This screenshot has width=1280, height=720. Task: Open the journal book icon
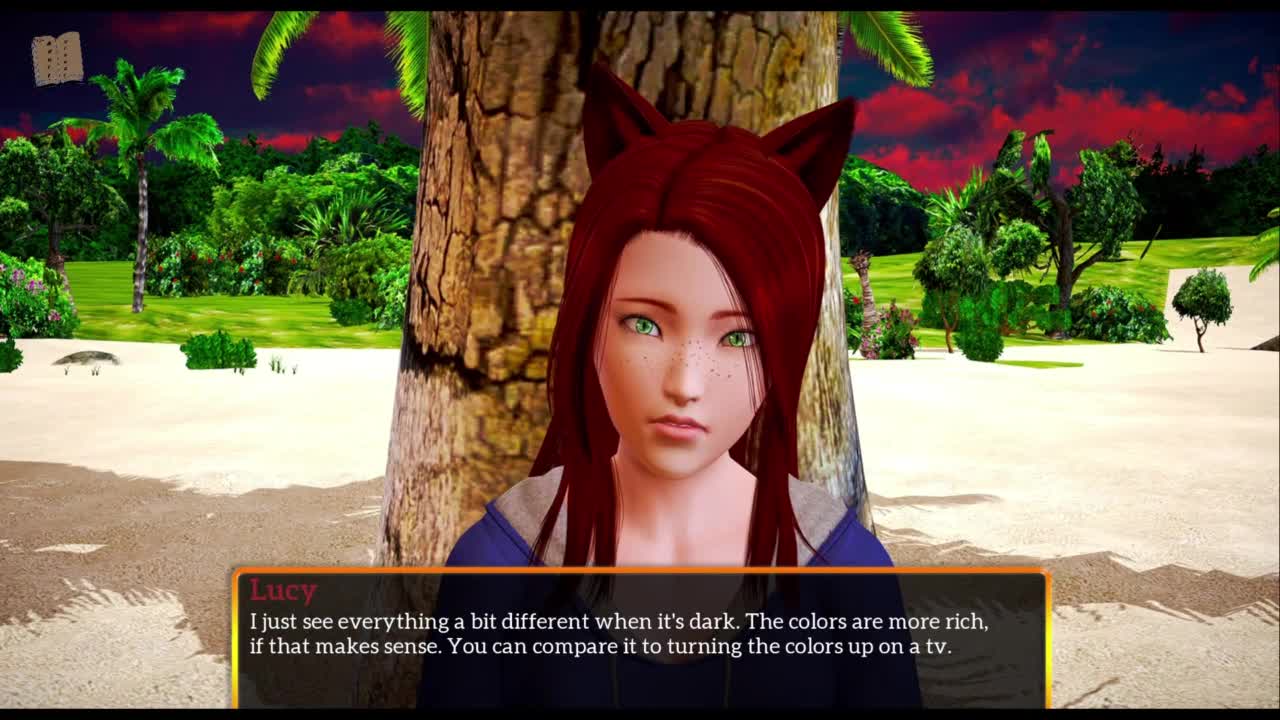[57, 59]
